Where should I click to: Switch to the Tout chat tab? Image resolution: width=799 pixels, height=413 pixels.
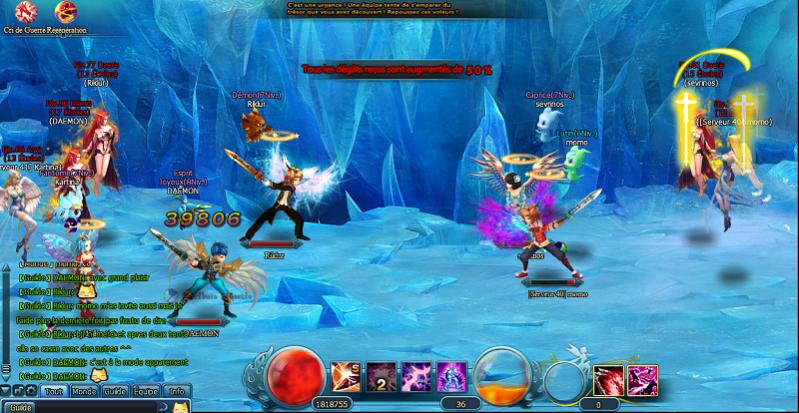pos(53,391)
